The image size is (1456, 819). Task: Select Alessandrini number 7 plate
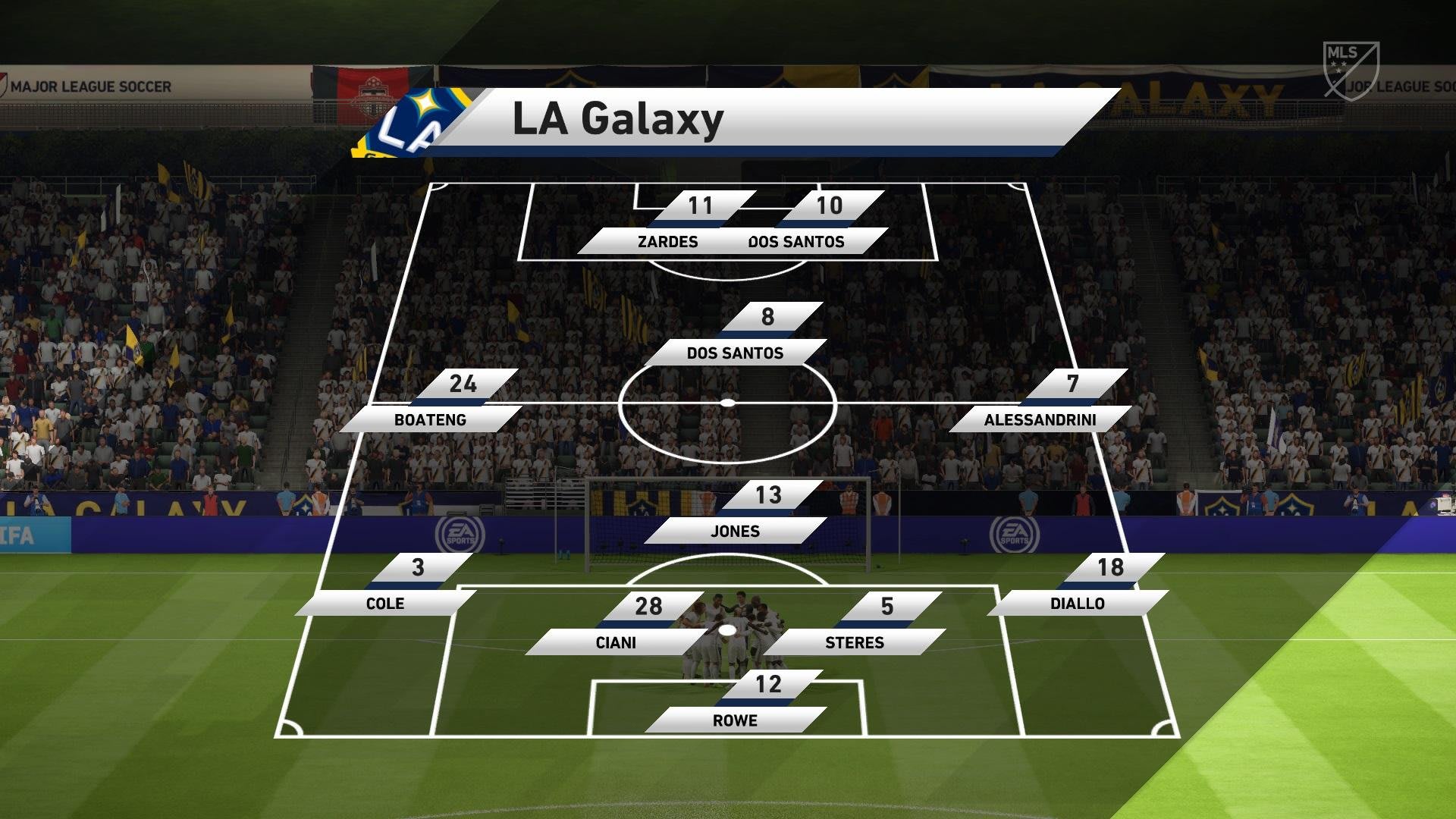point(1040,419)
